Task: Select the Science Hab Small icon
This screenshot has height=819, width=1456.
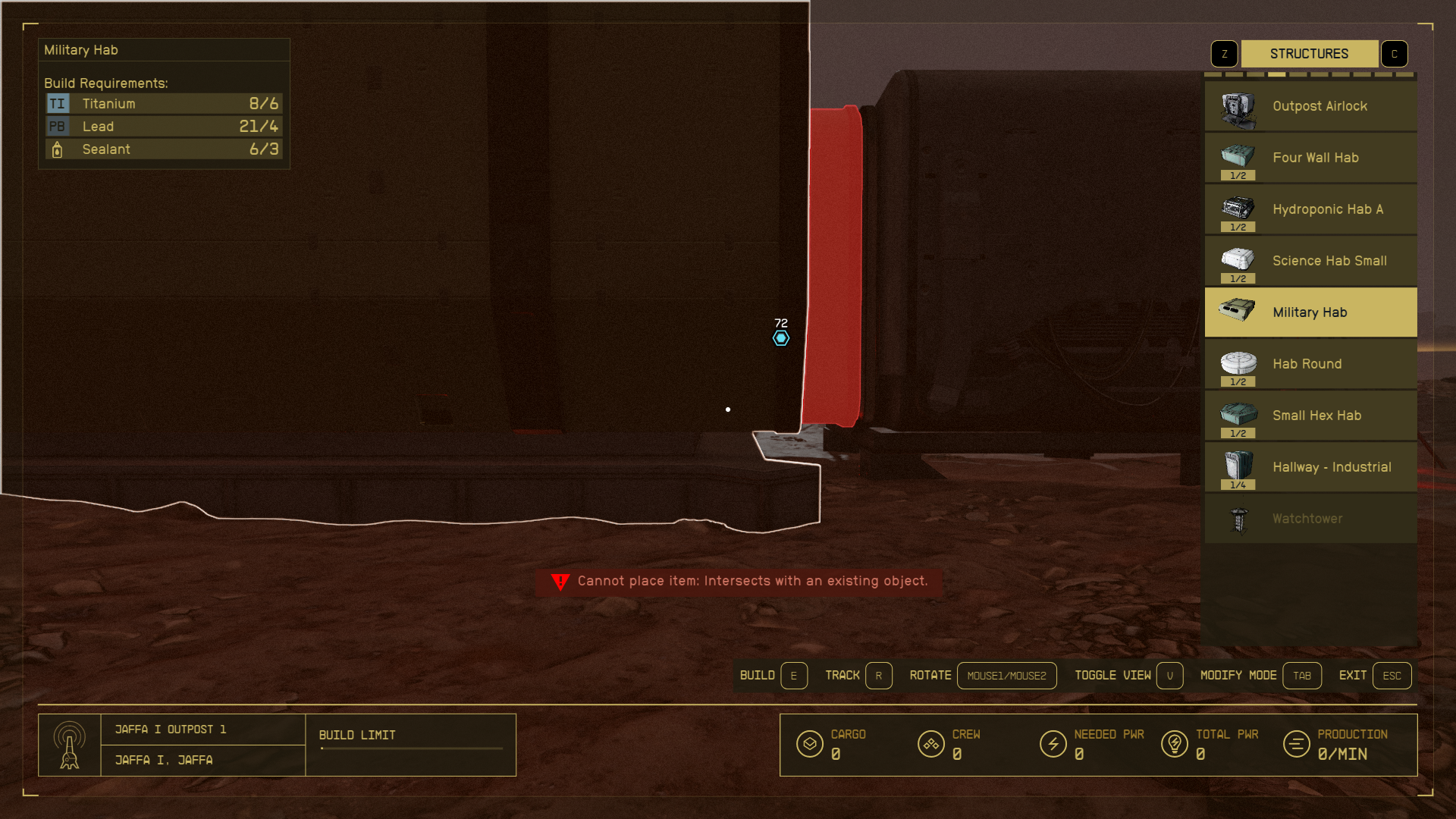Action: click(1237, 260)
